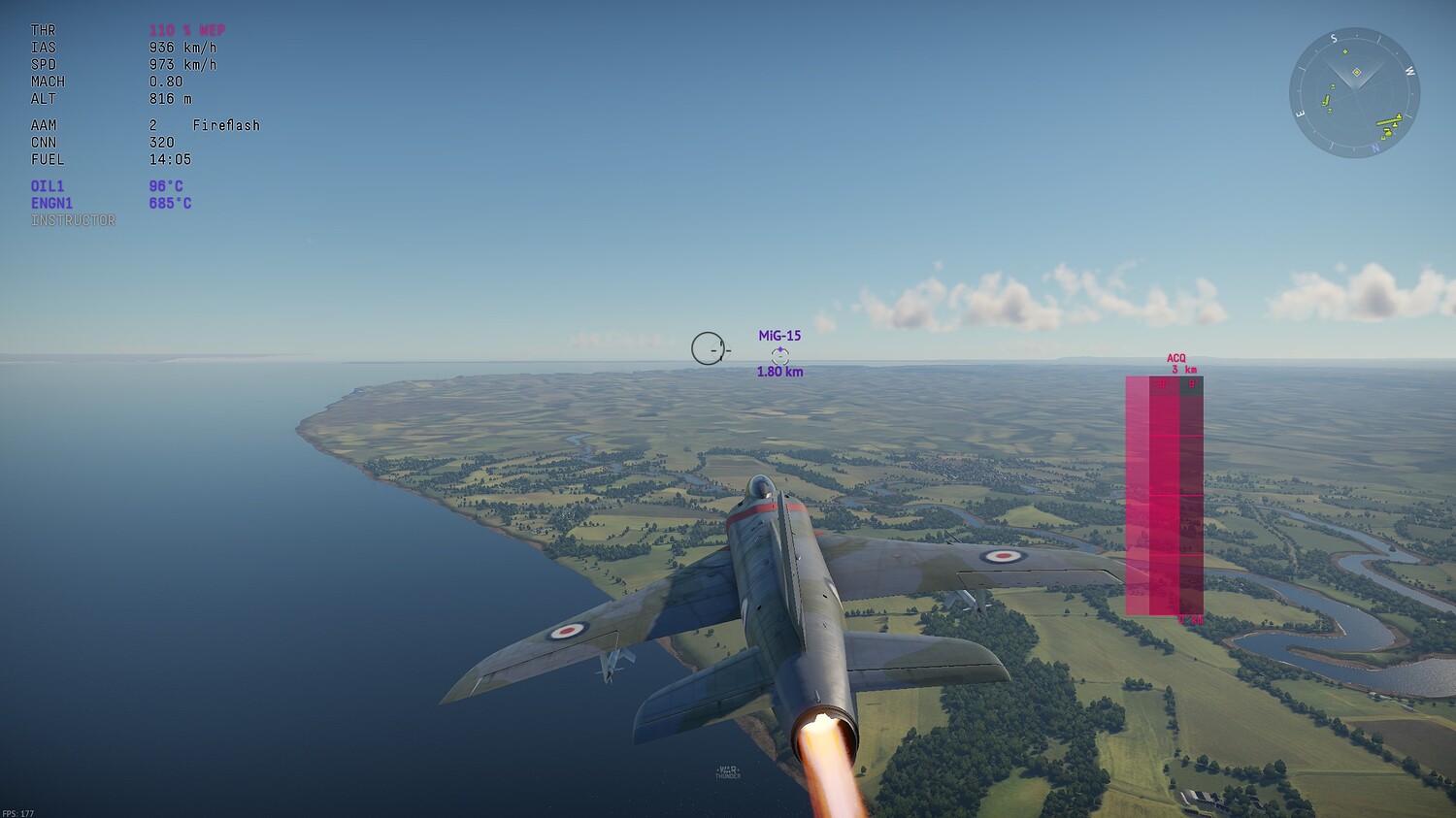Expand the AAM Fireflash weapon readout

click(144, 124)
